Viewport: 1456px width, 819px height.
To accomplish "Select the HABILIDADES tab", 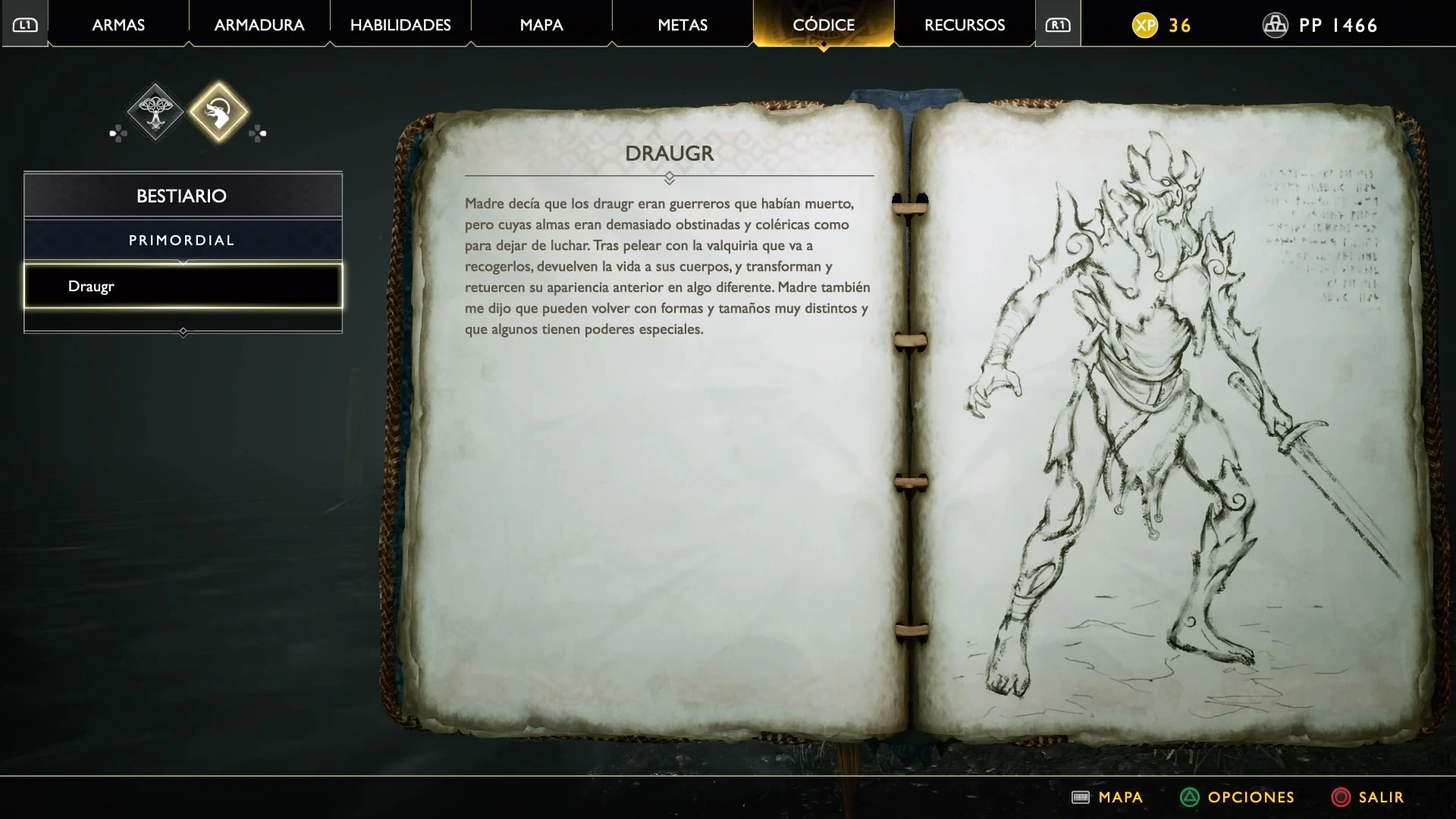I will (400, 25).
